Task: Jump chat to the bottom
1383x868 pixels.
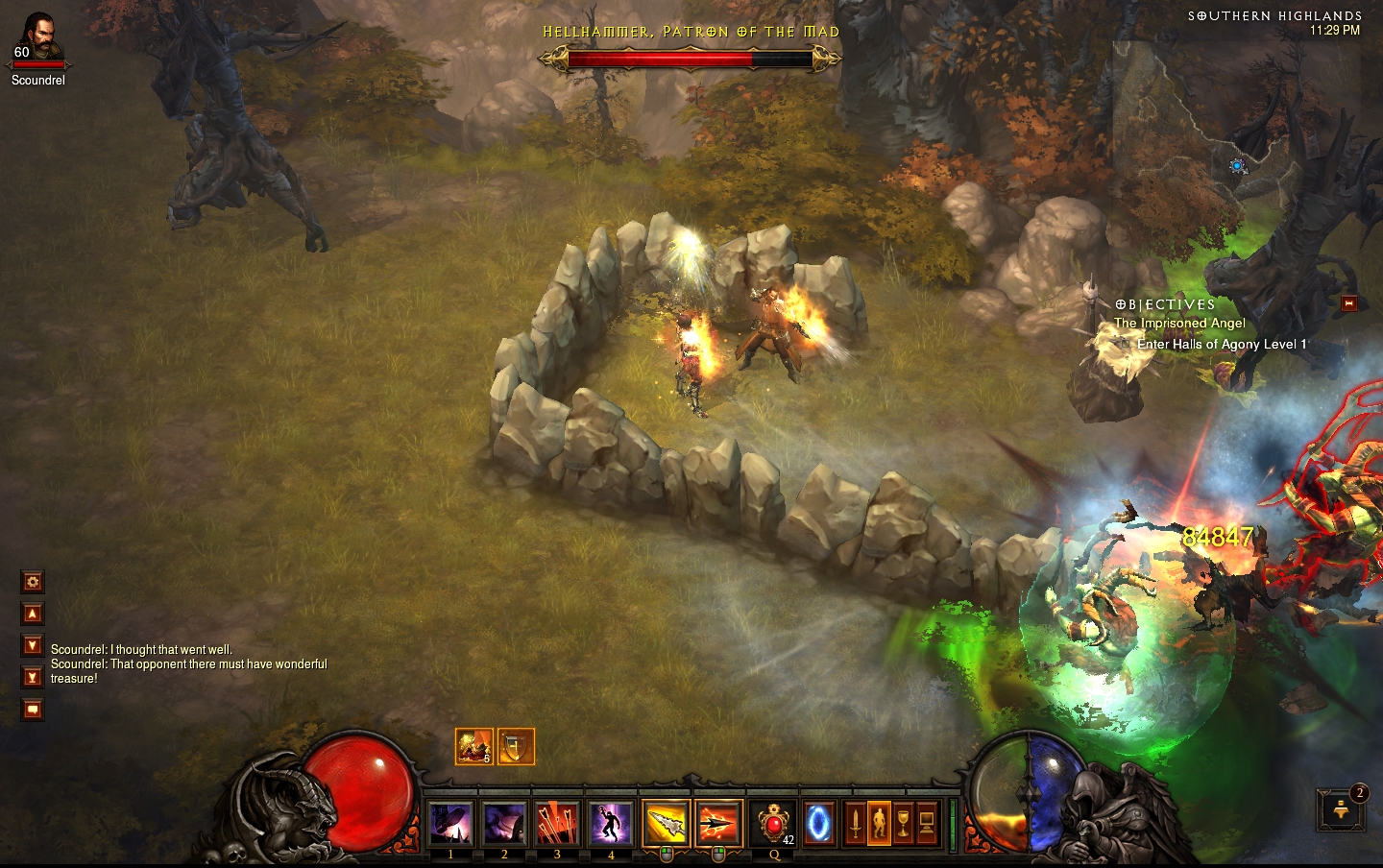Action: point(33,677)
